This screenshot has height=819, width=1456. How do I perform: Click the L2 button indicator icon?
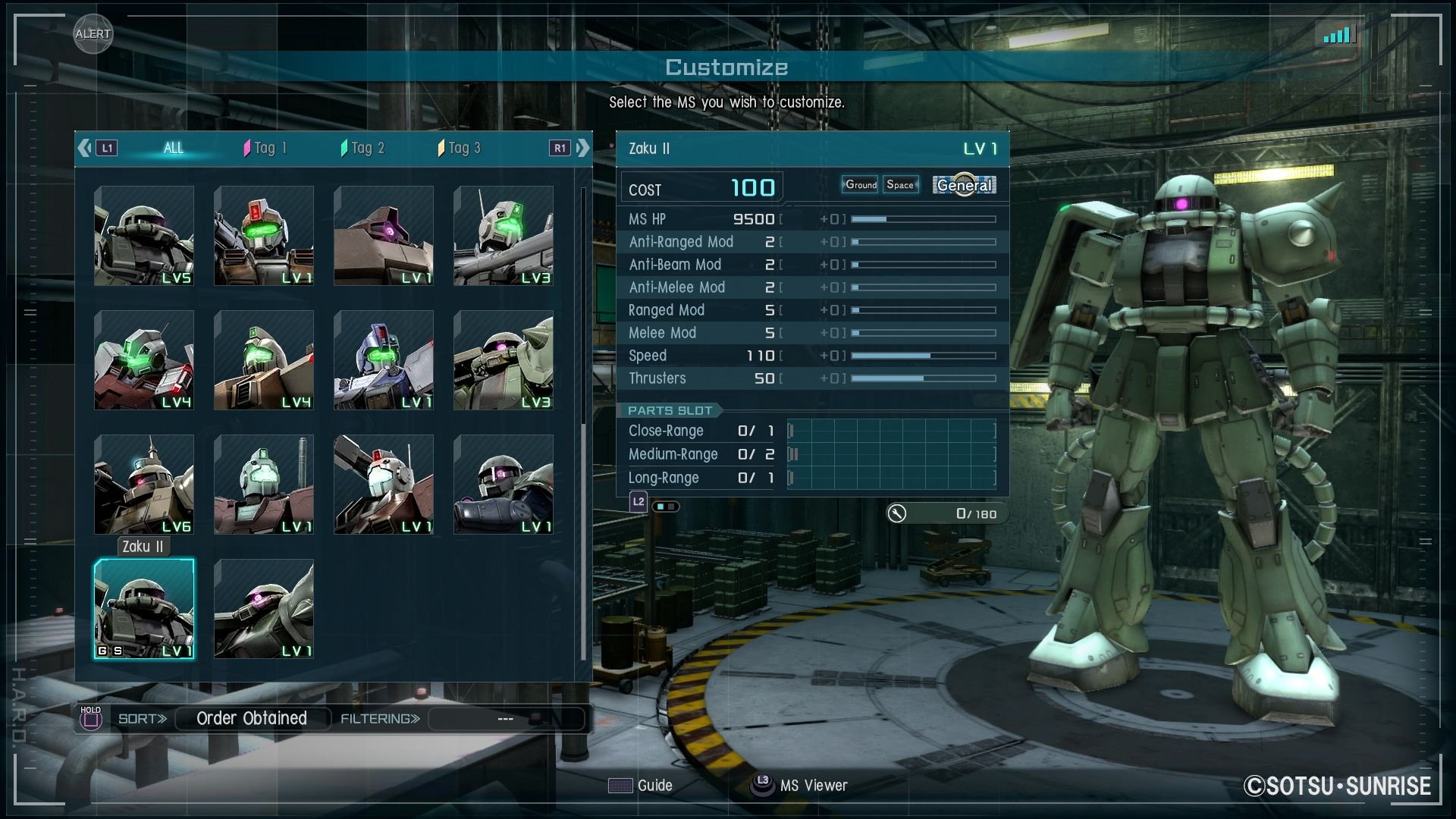(x=637, y=501)
